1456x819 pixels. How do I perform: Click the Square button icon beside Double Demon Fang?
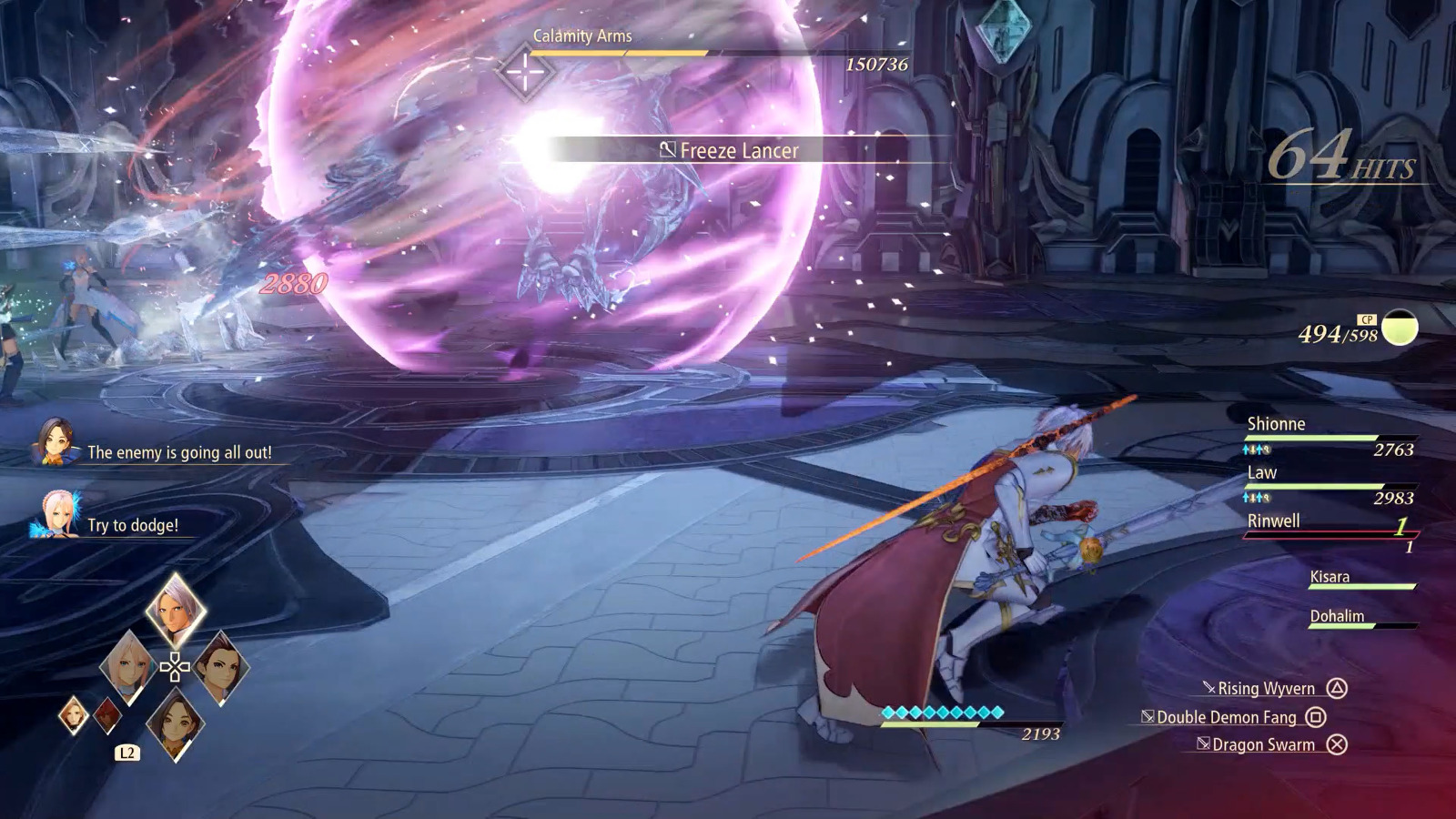[x=1315, y=718]
